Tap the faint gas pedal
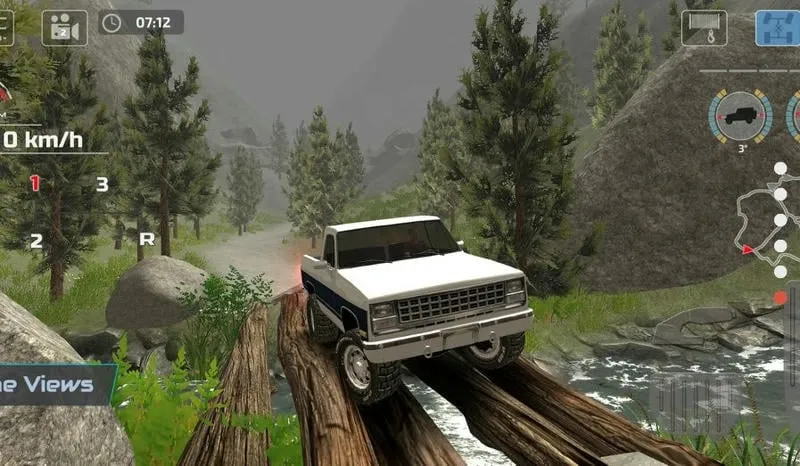 pyautogui.click(x=697, y=403)
